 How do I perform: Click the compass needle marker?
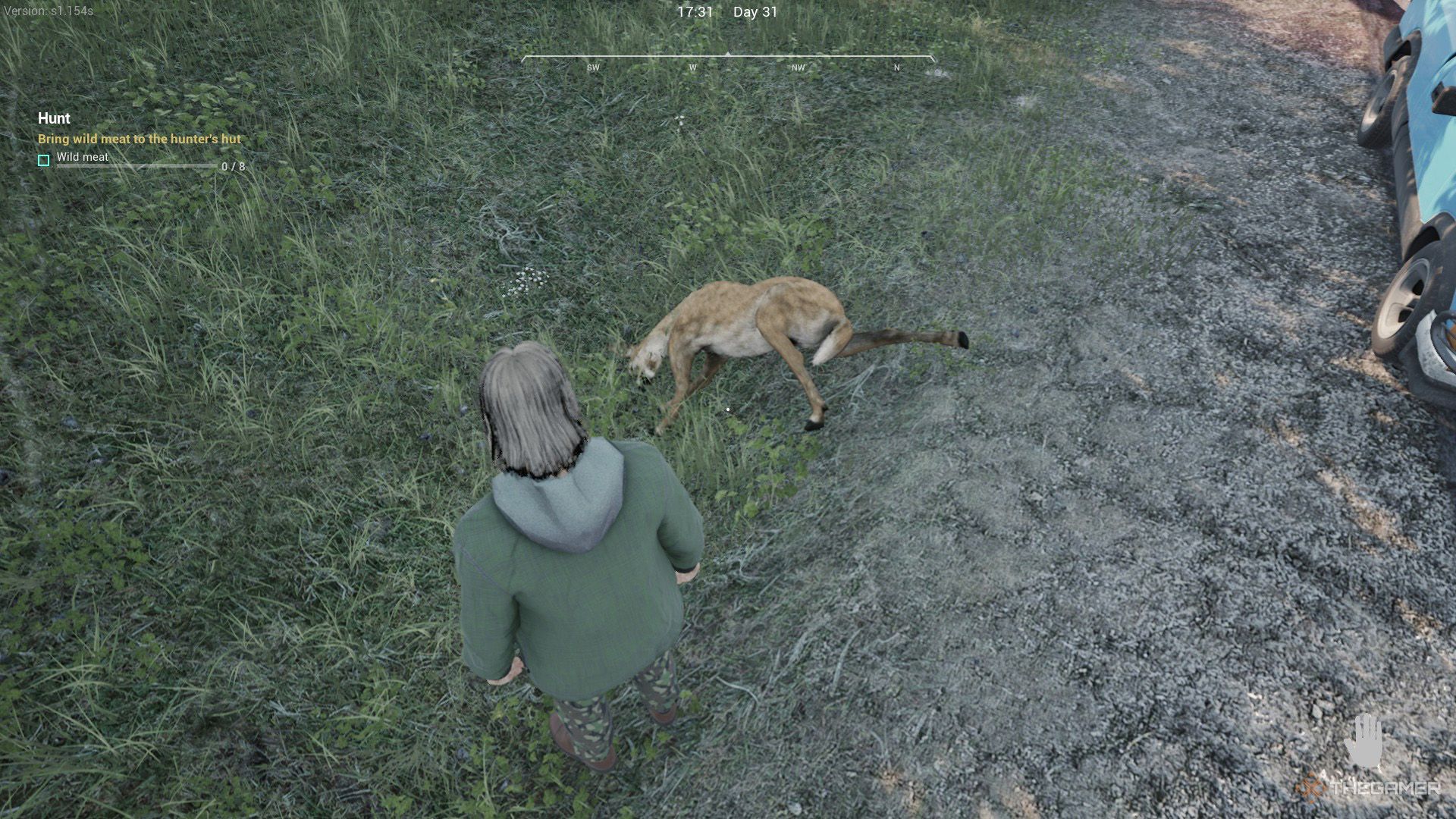pyautogui.click(x=728, y=55)
